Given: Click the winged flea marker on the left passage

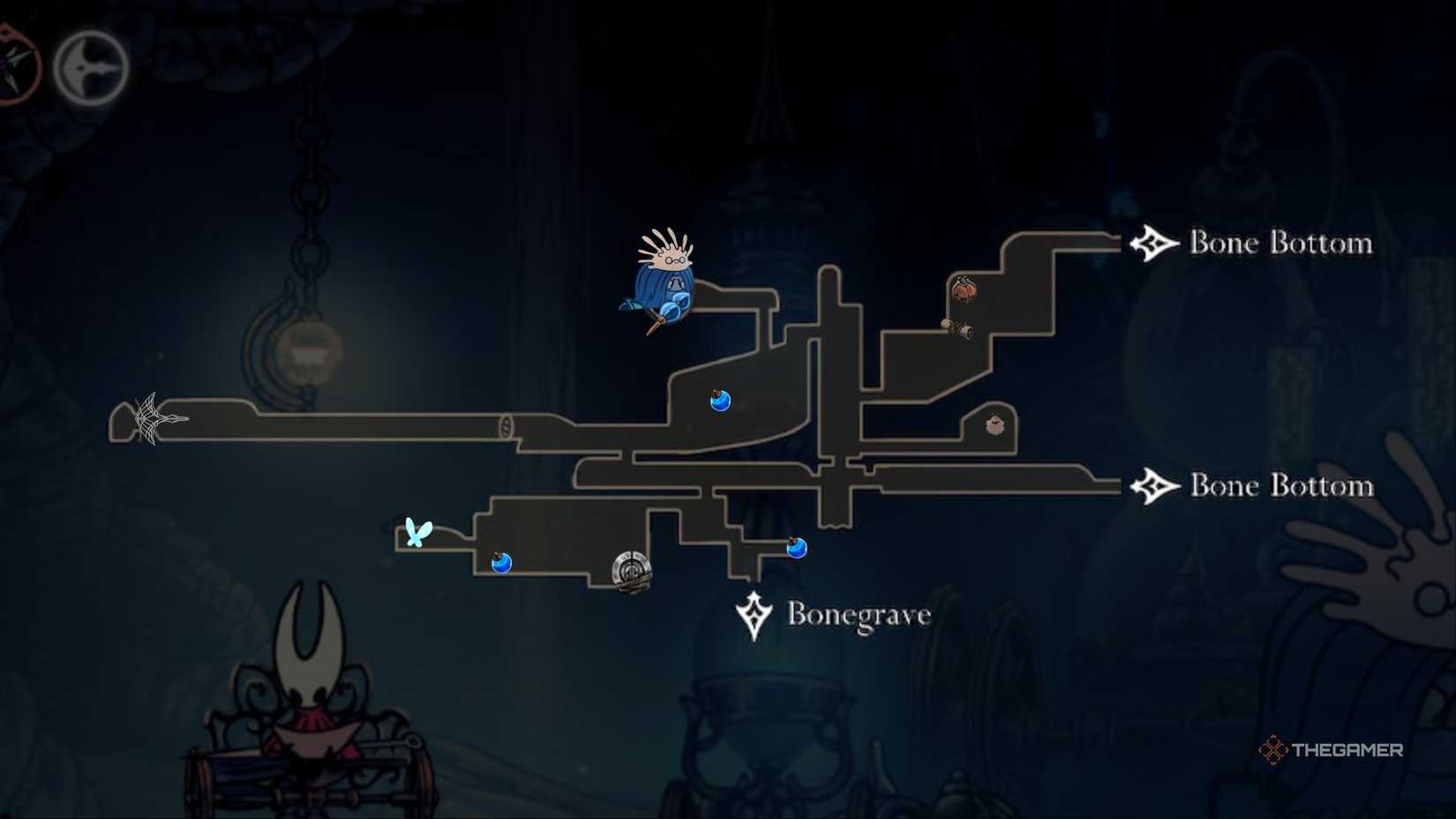Looking at the screenshot, I should 417,531.
